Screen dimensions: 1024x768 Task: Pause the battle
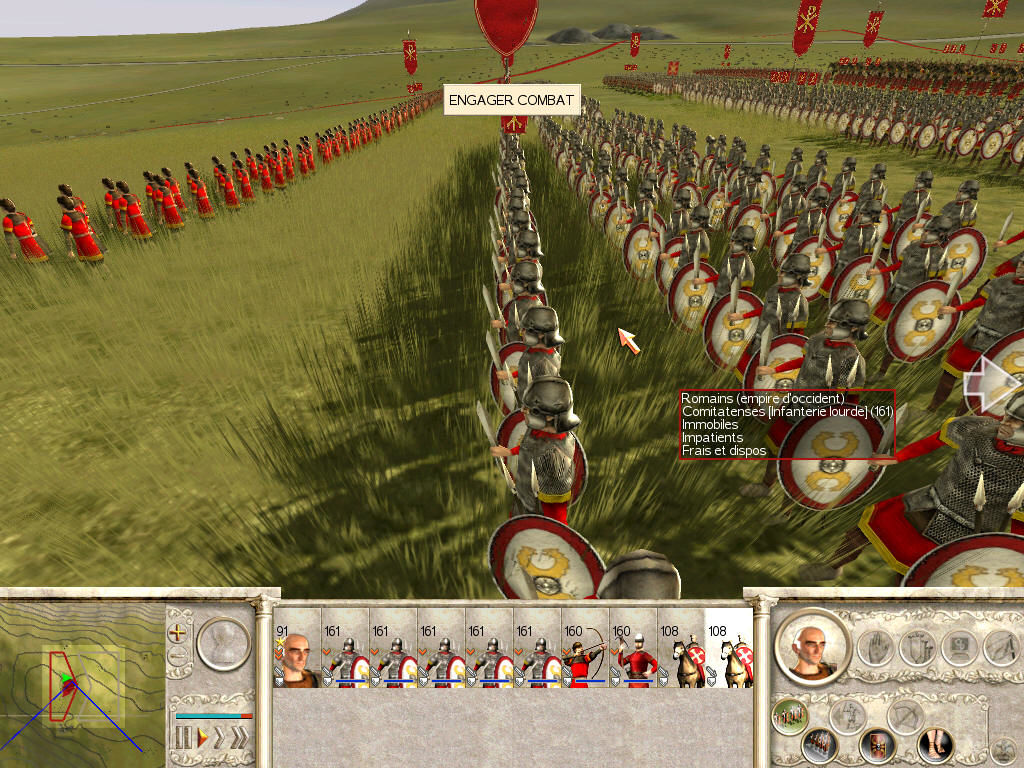coord(183,738)
